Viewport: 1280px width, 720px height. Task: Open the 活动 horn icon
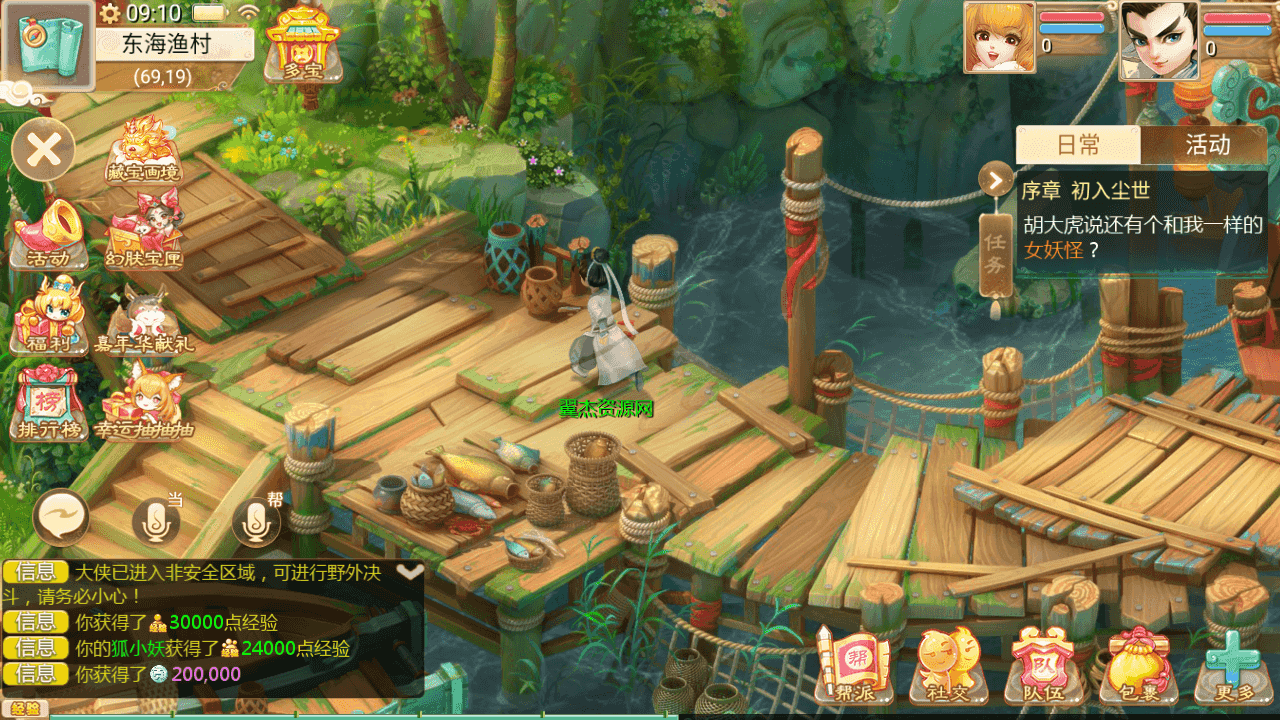46,234
